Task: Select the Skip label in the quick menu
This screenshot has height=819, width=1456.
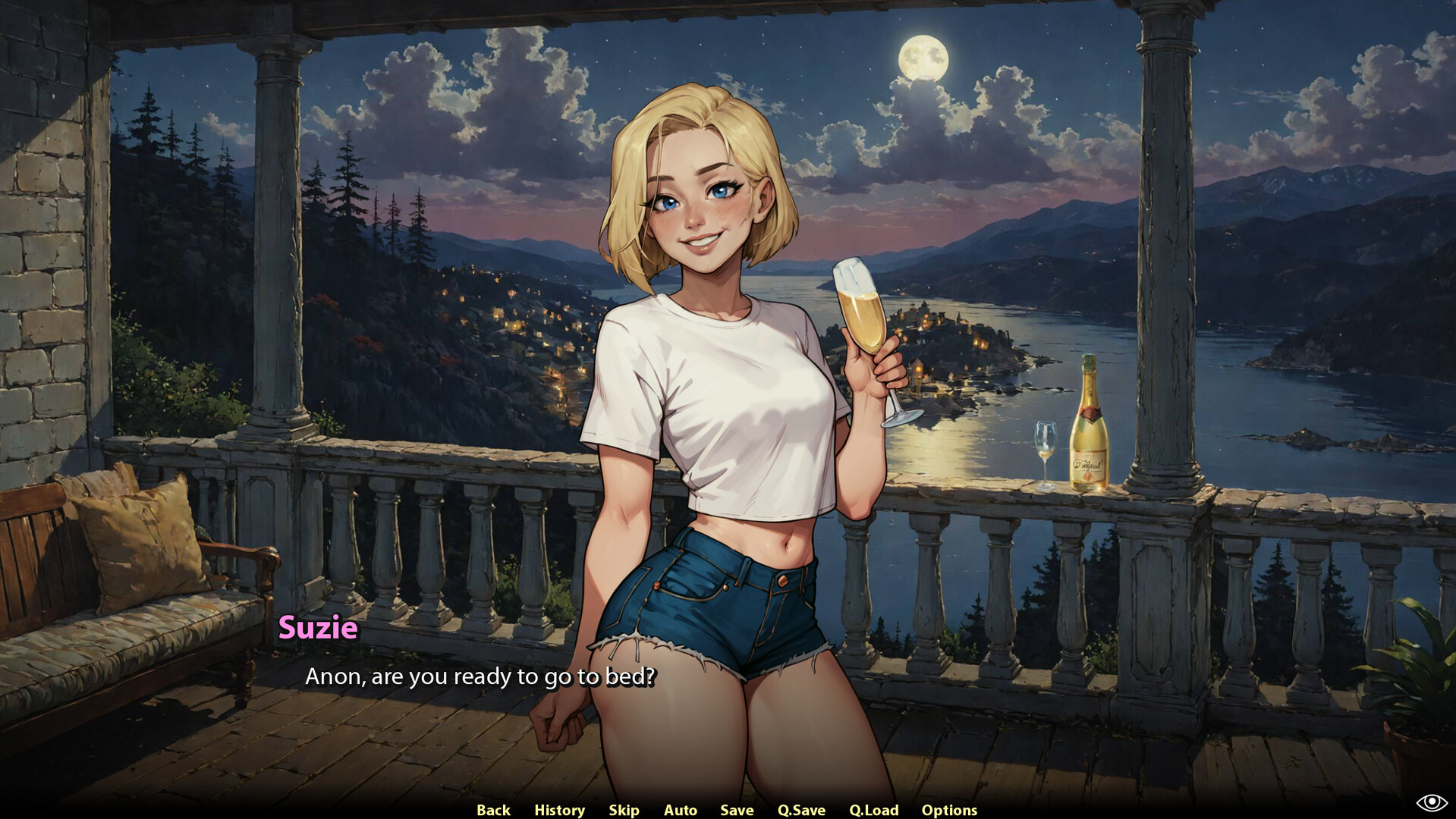Action: (x=623, y=809)
